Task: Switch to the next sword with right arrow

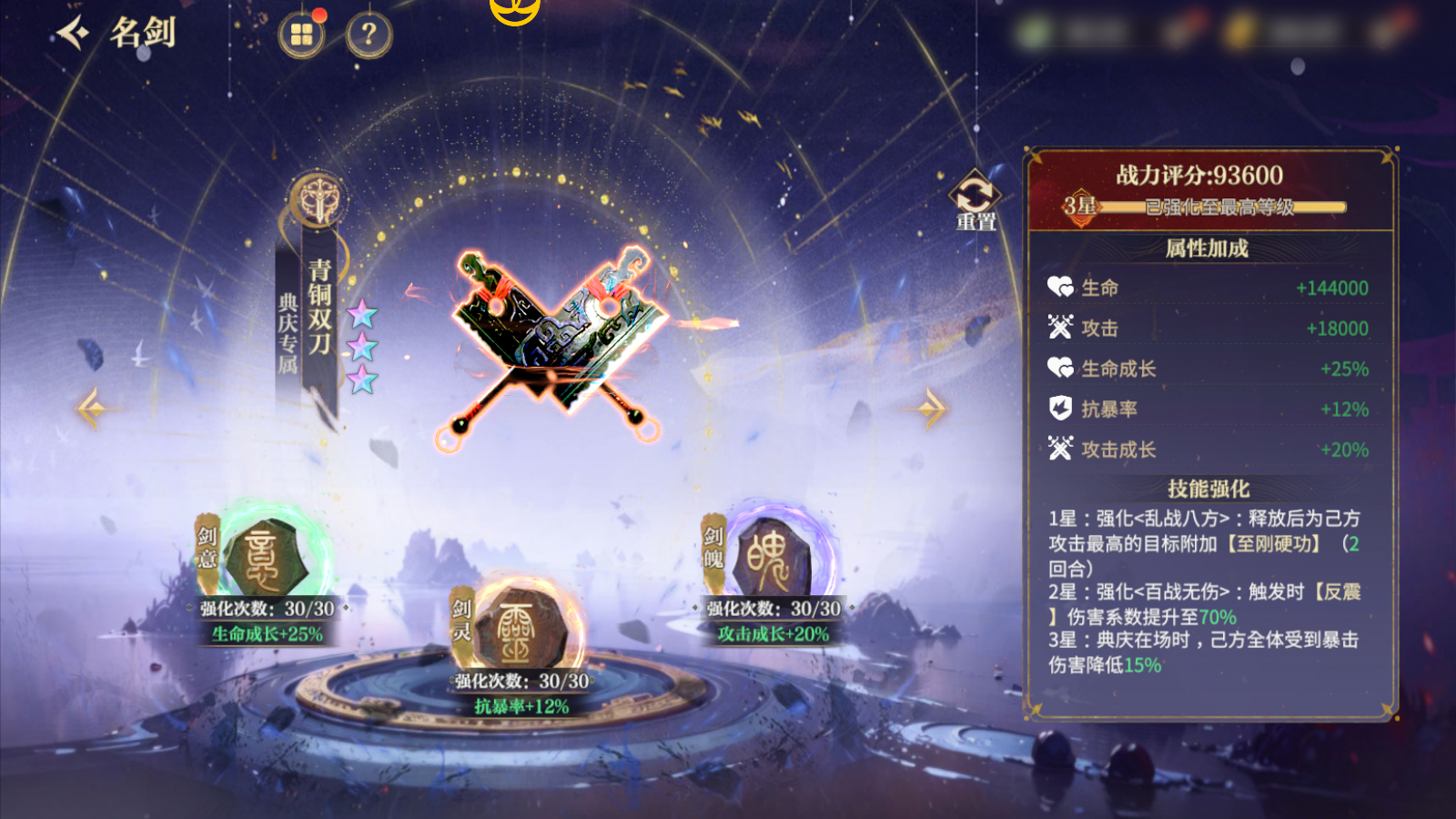Action: [x=930, y=409]
